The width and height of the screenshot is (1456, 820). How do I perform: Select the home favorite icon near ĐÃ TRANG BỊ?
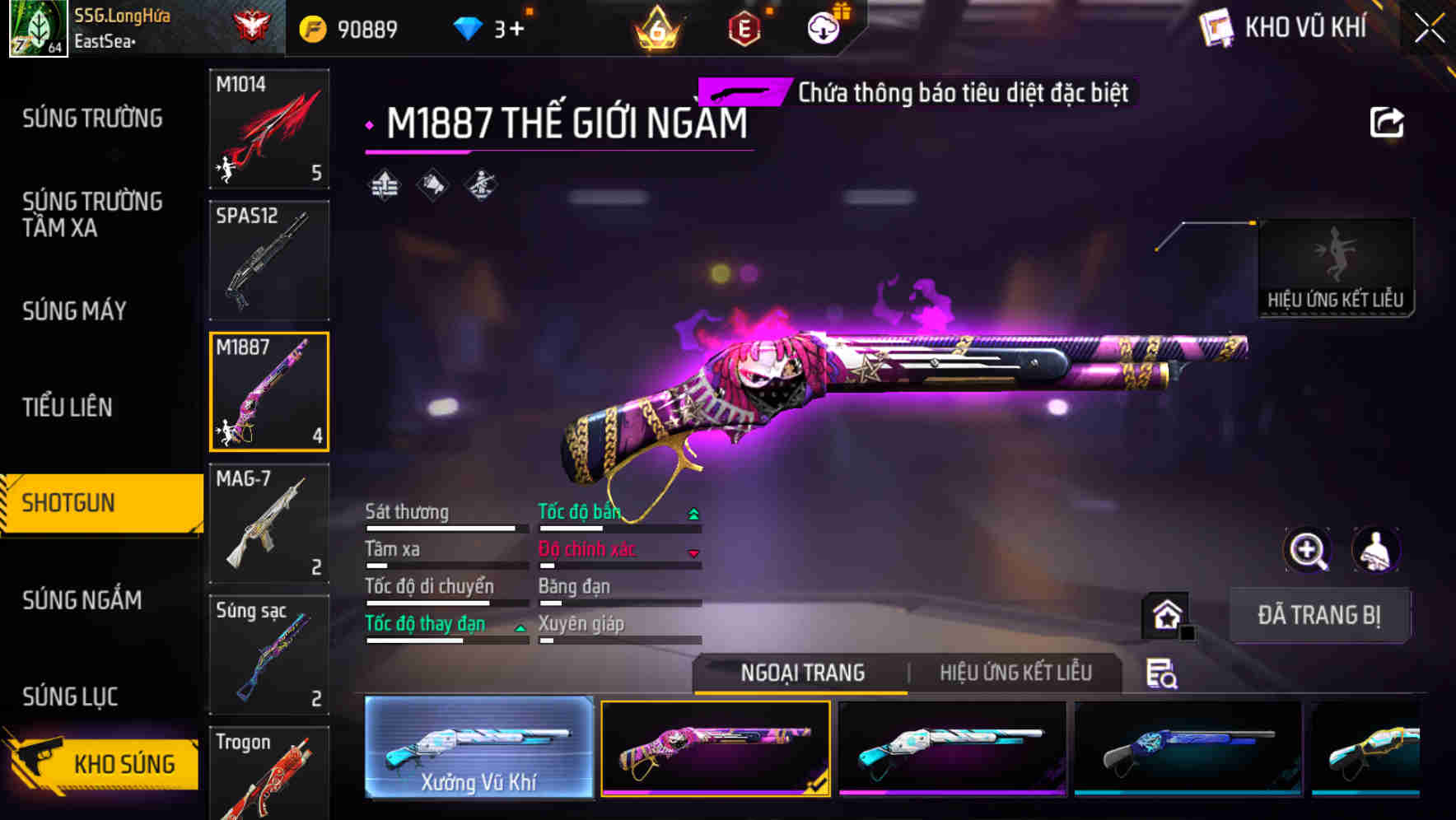tap(1164, 615)
